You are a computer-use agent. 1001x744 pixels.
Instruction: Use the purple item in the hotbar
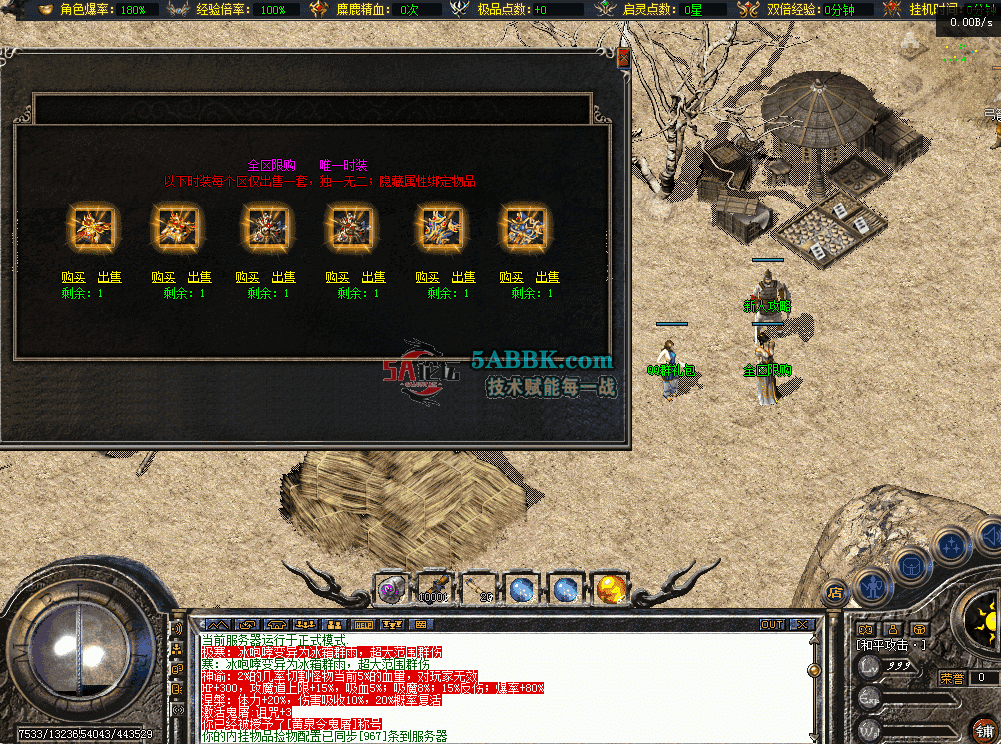click(390, 590)
